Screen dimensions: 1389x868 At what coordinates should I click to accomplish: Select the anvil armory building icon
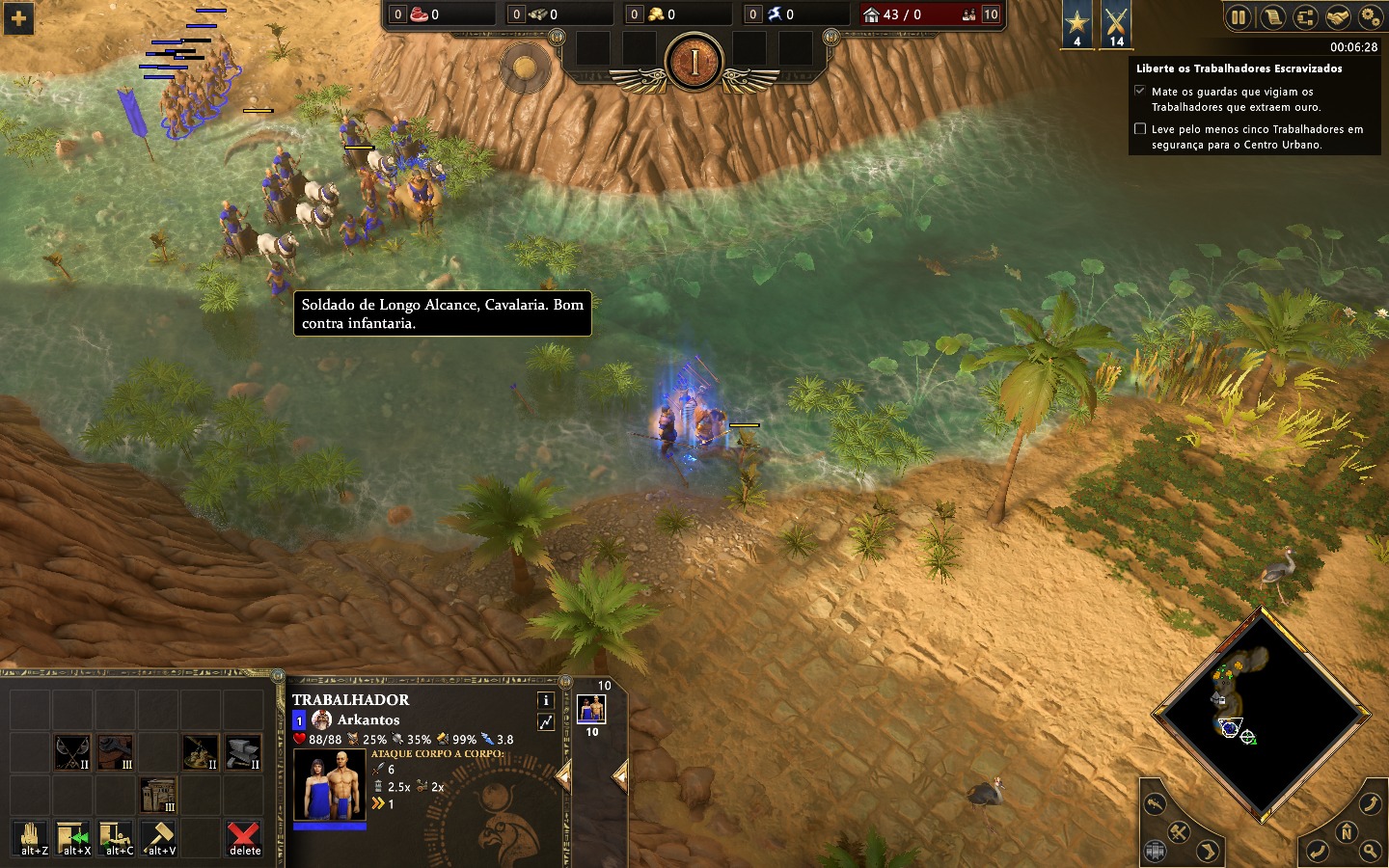(x=243, y=752)
